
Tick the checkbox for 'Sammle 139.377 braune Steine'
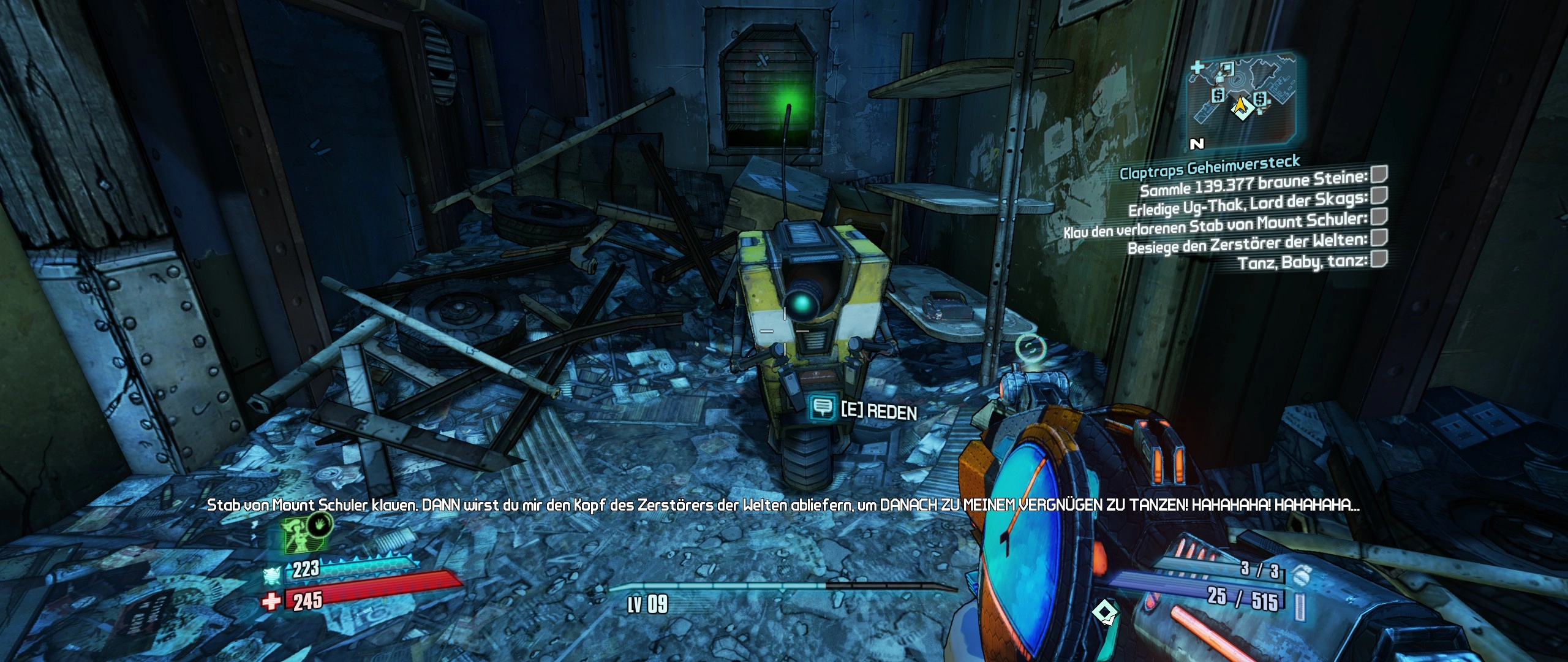(x=1379, y=175)
